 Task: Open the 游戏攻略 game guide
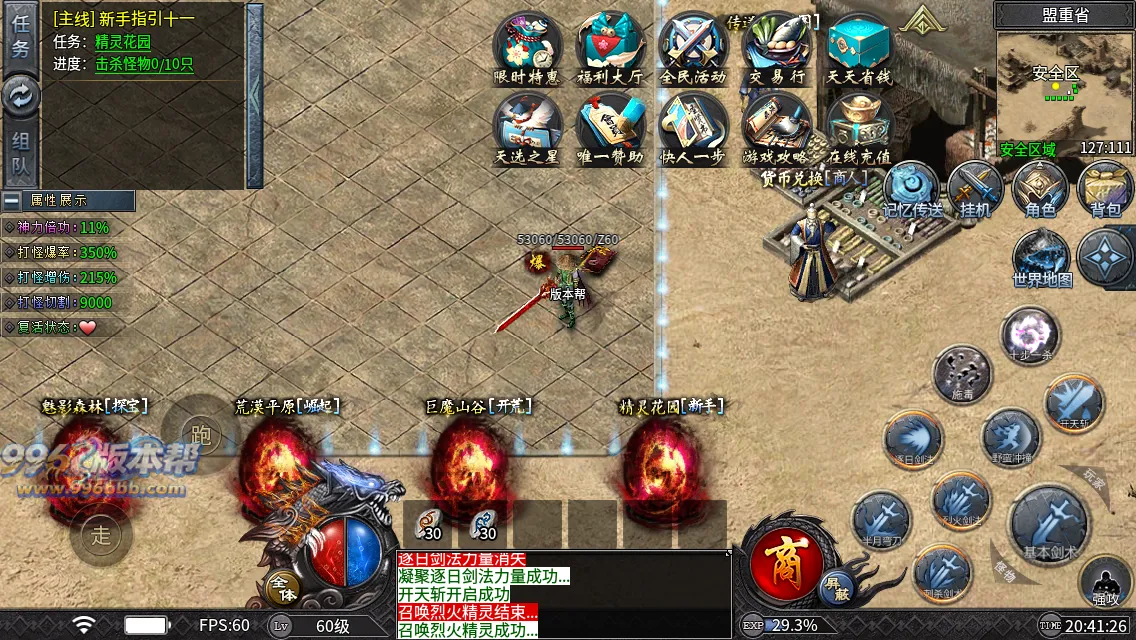777,129
